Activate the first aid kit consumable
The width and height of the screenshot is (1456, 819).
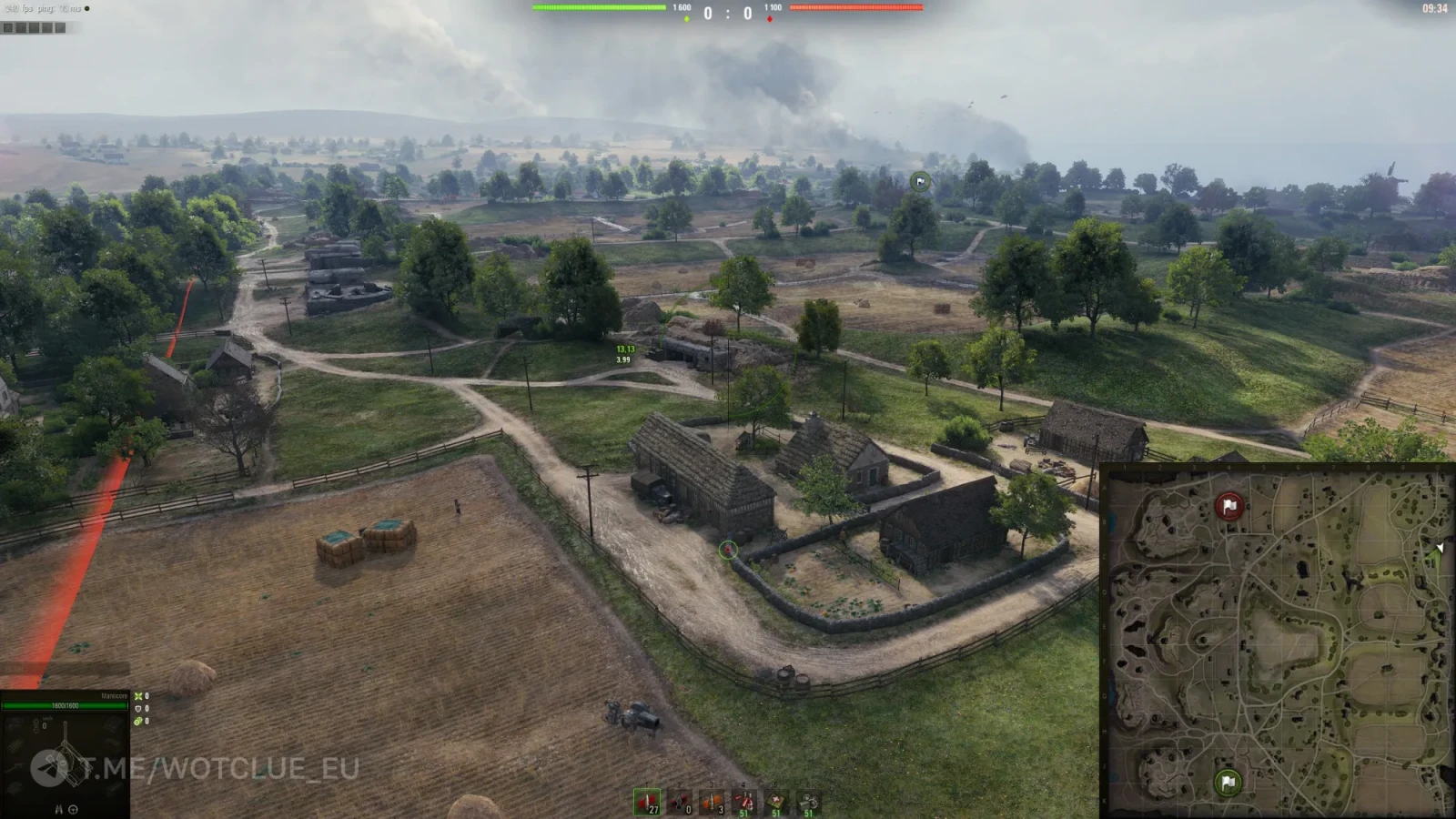click(776, 802)
